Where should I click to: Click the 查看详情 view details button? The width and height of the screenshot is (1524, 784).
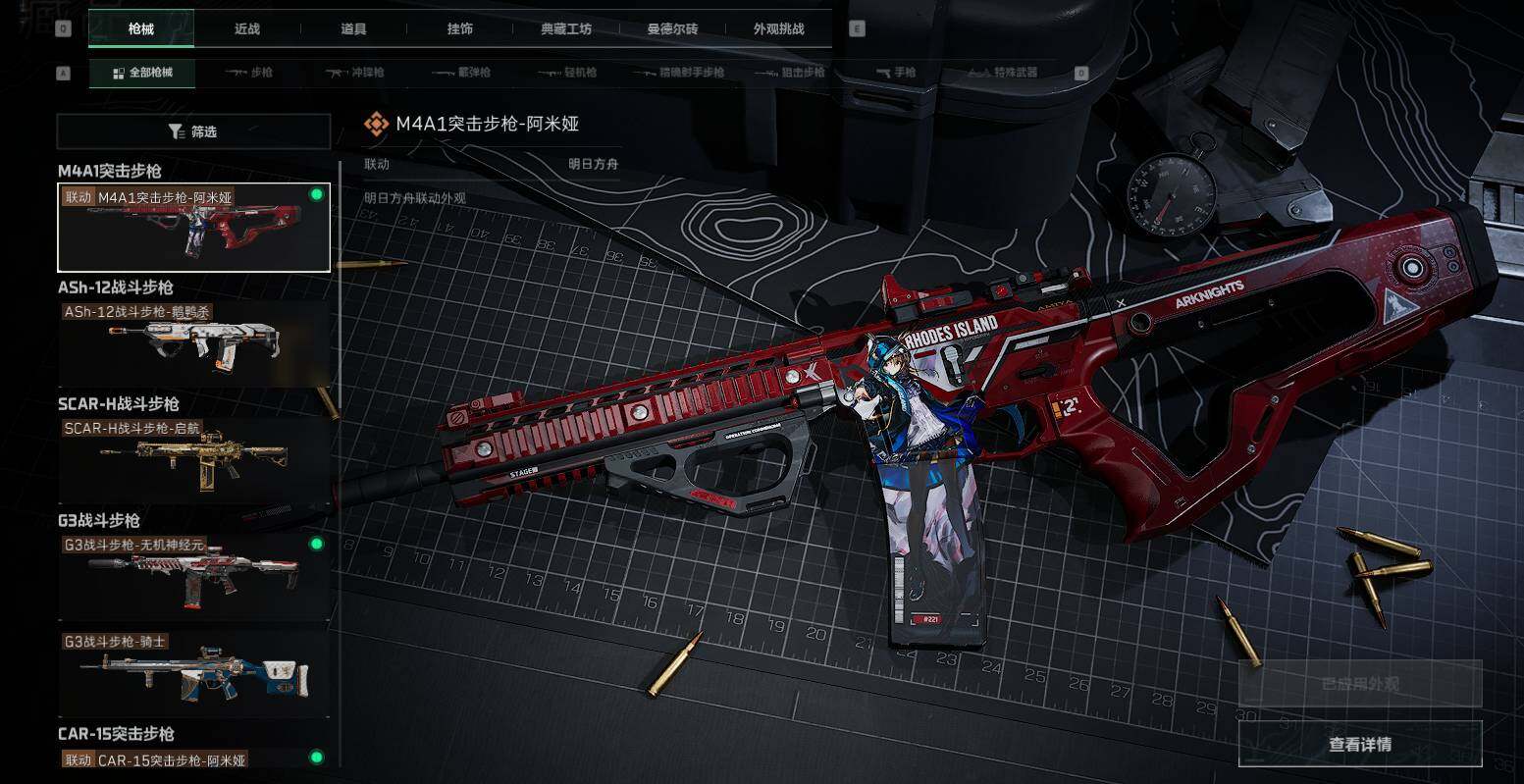click(x=1359, y=744)
